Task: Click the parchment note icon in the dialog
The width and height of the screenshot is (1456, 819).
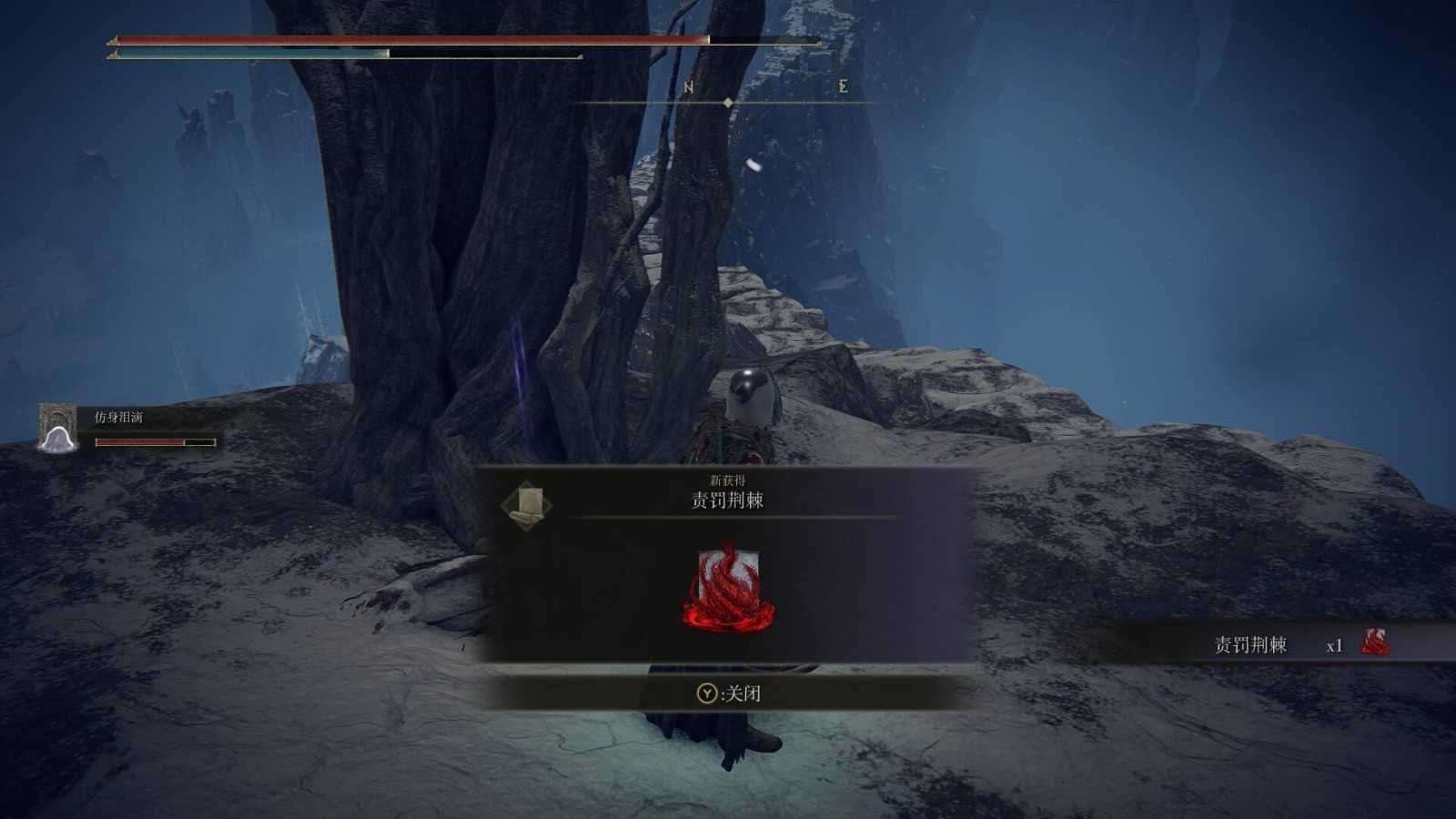Action: [525, 505]
